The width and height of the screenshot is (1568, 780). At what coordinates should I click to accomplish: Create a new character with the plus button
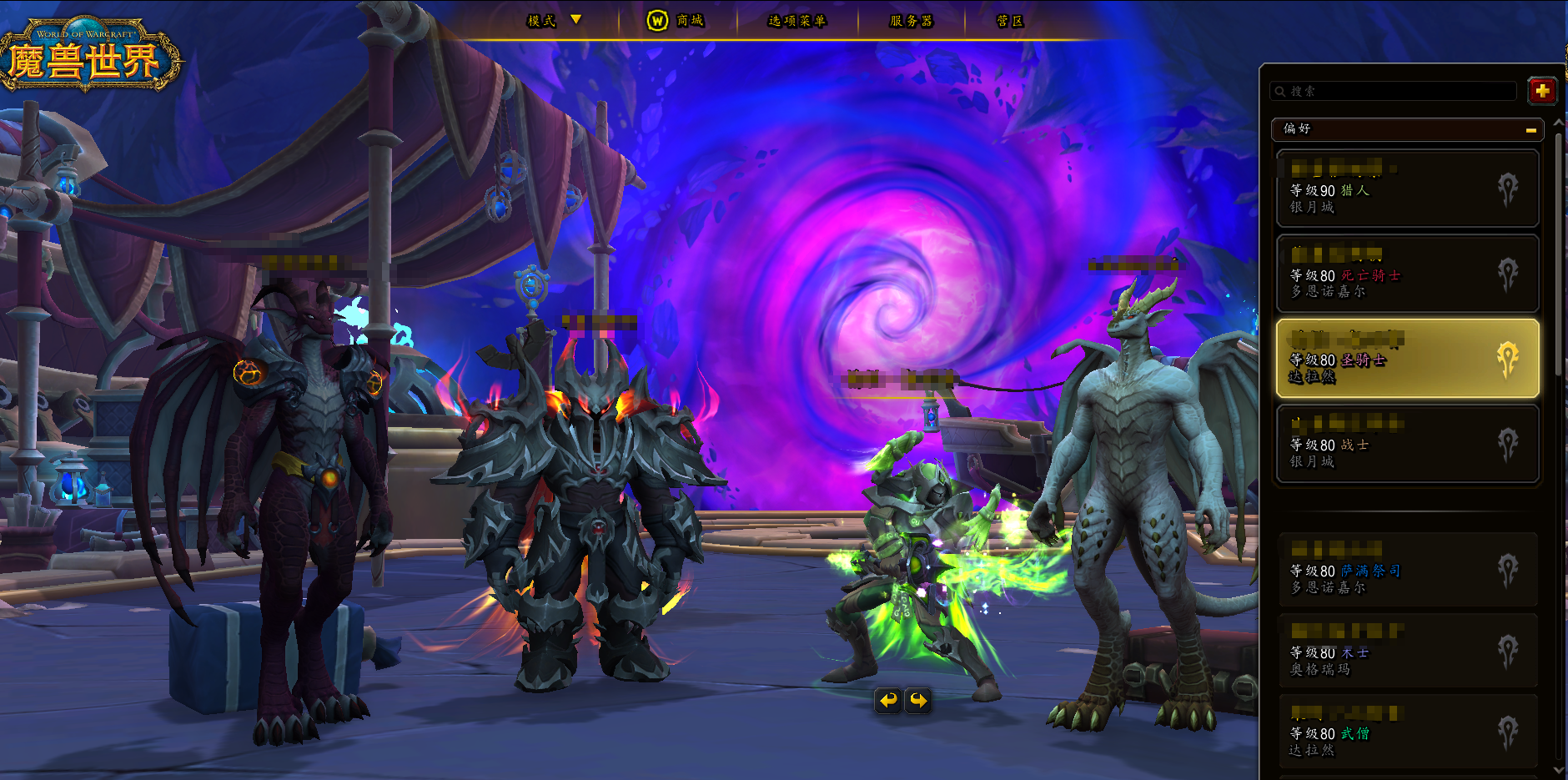click(x=1542, y=91)
